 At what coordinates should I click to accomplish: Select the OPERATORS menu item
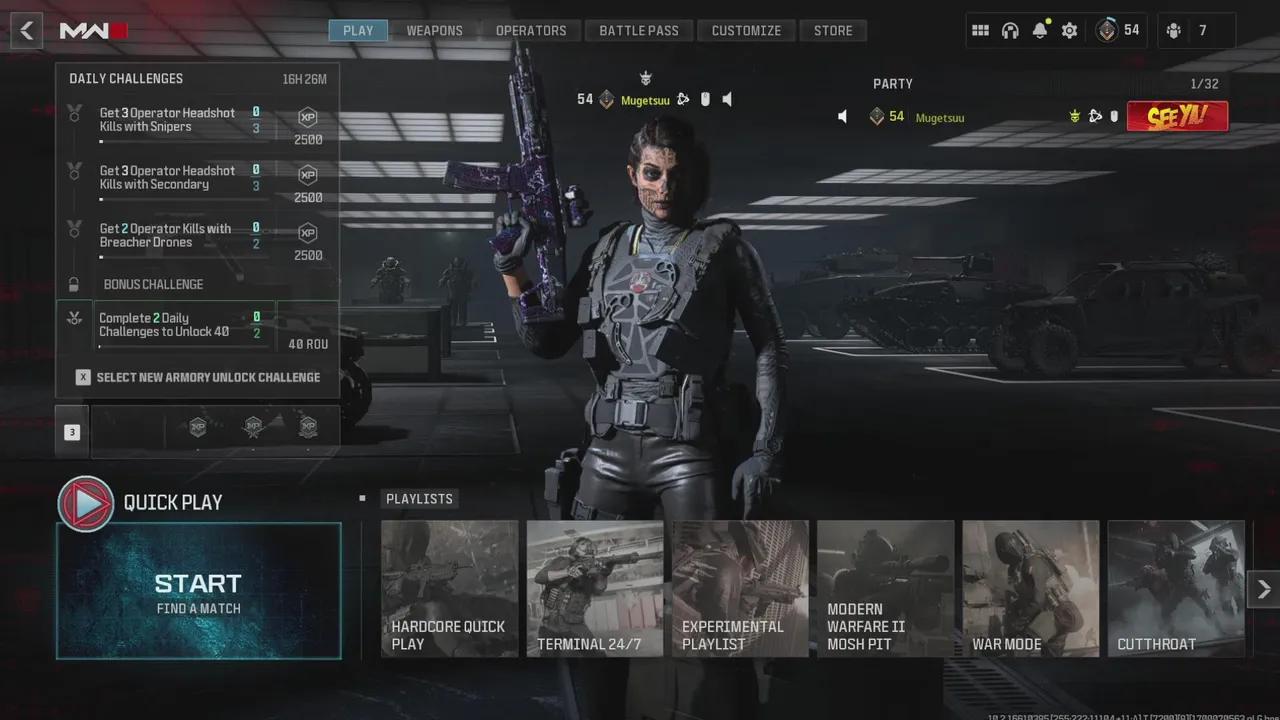532,30
